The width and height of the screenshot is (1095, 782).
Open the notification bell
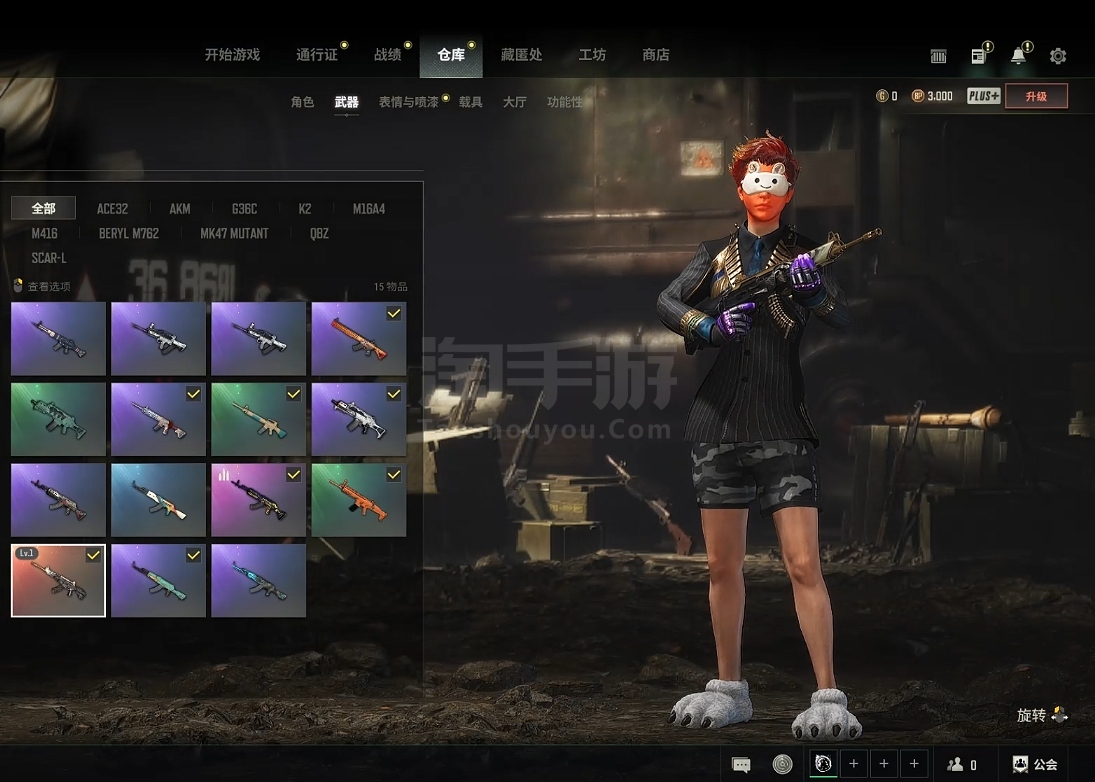(1018, 56)
